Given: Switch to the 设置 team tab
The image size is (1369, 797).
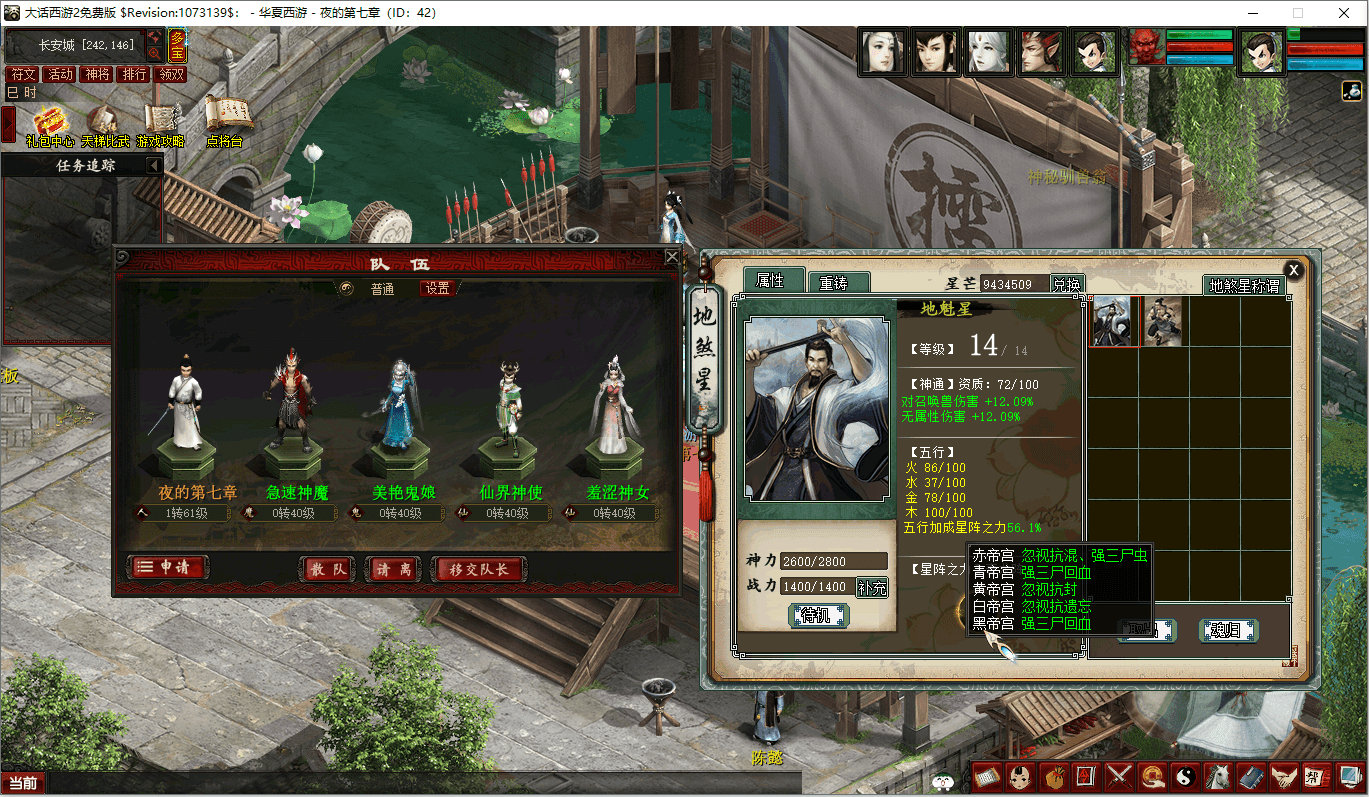Looking at the screenshot, I should pyautogui.click(x=437, y=289).
